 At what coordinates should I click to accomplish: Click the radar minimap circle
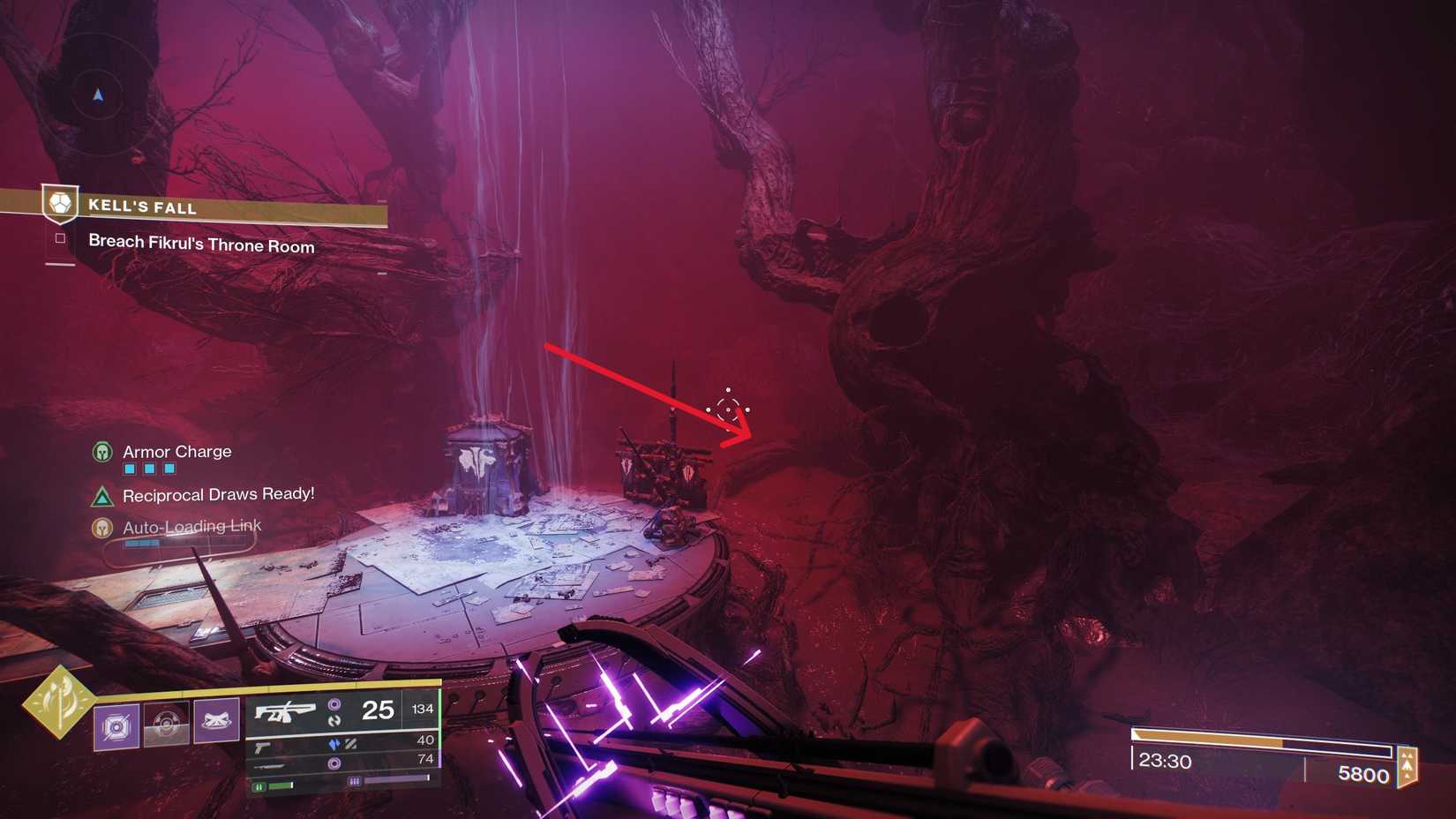coord(97,94)
